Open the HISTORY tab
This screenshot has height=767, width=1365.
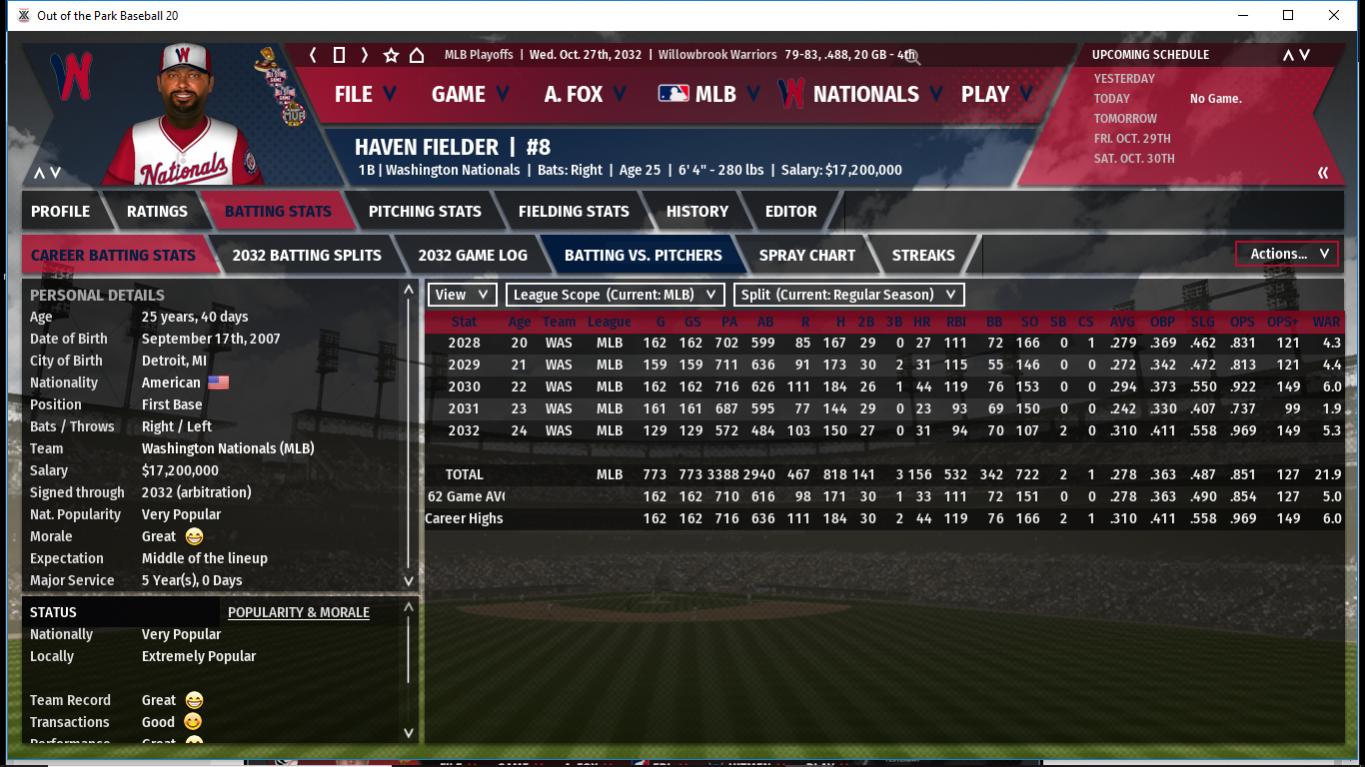pos(697,211)
